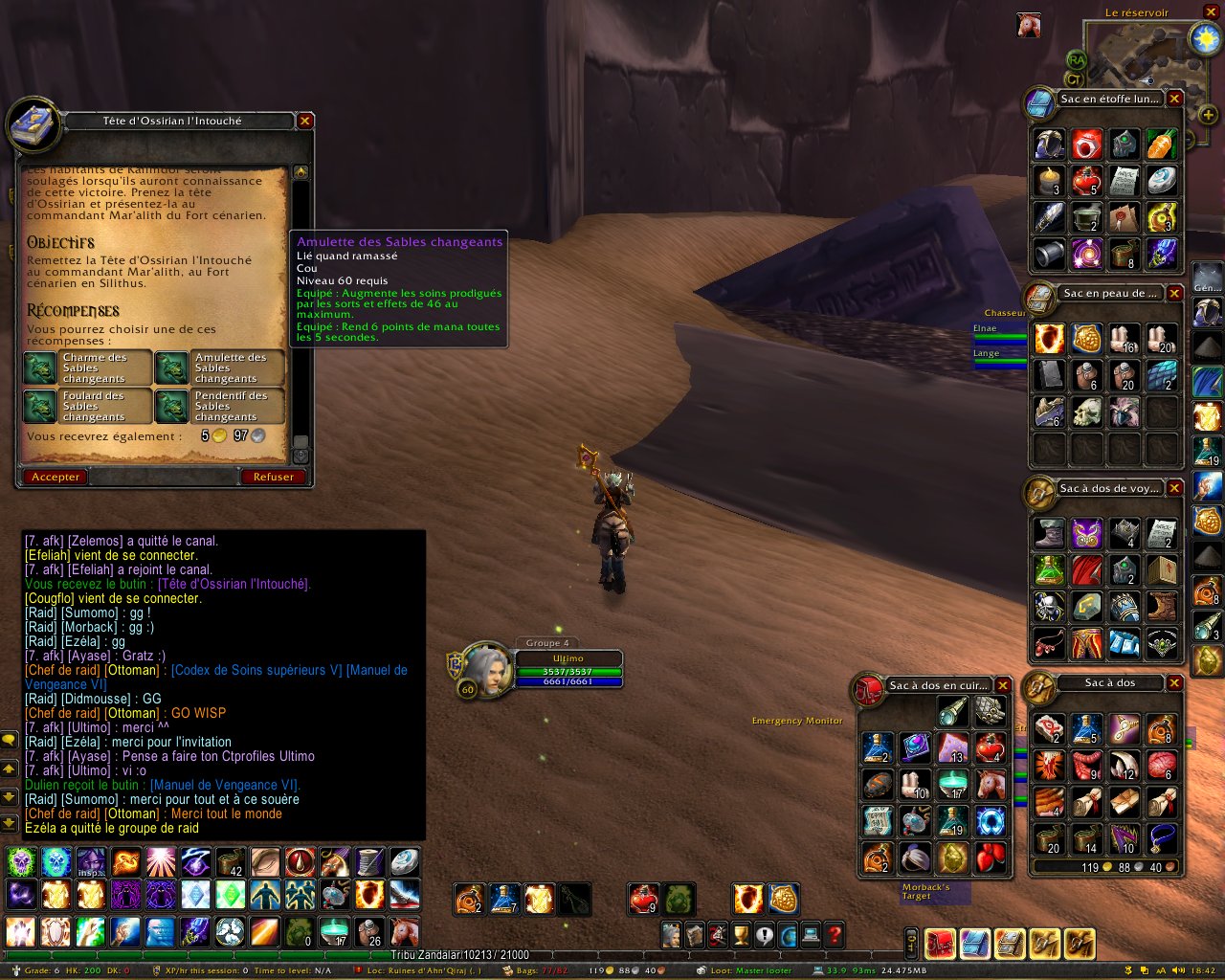Screen dimensions: 1225x980
Task: Close the Sac à dos backpack window
Action: [1174, 683]
